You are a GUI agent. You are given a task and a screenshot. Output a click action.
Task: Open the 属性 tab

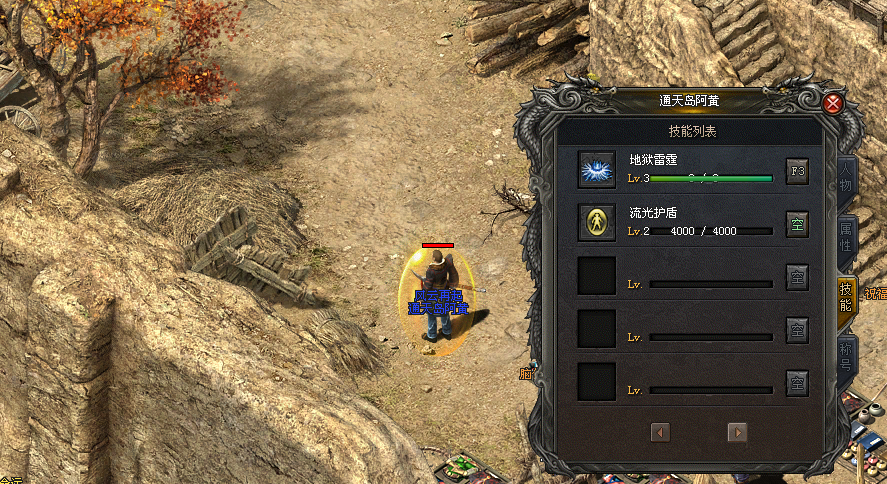[846, 238]
